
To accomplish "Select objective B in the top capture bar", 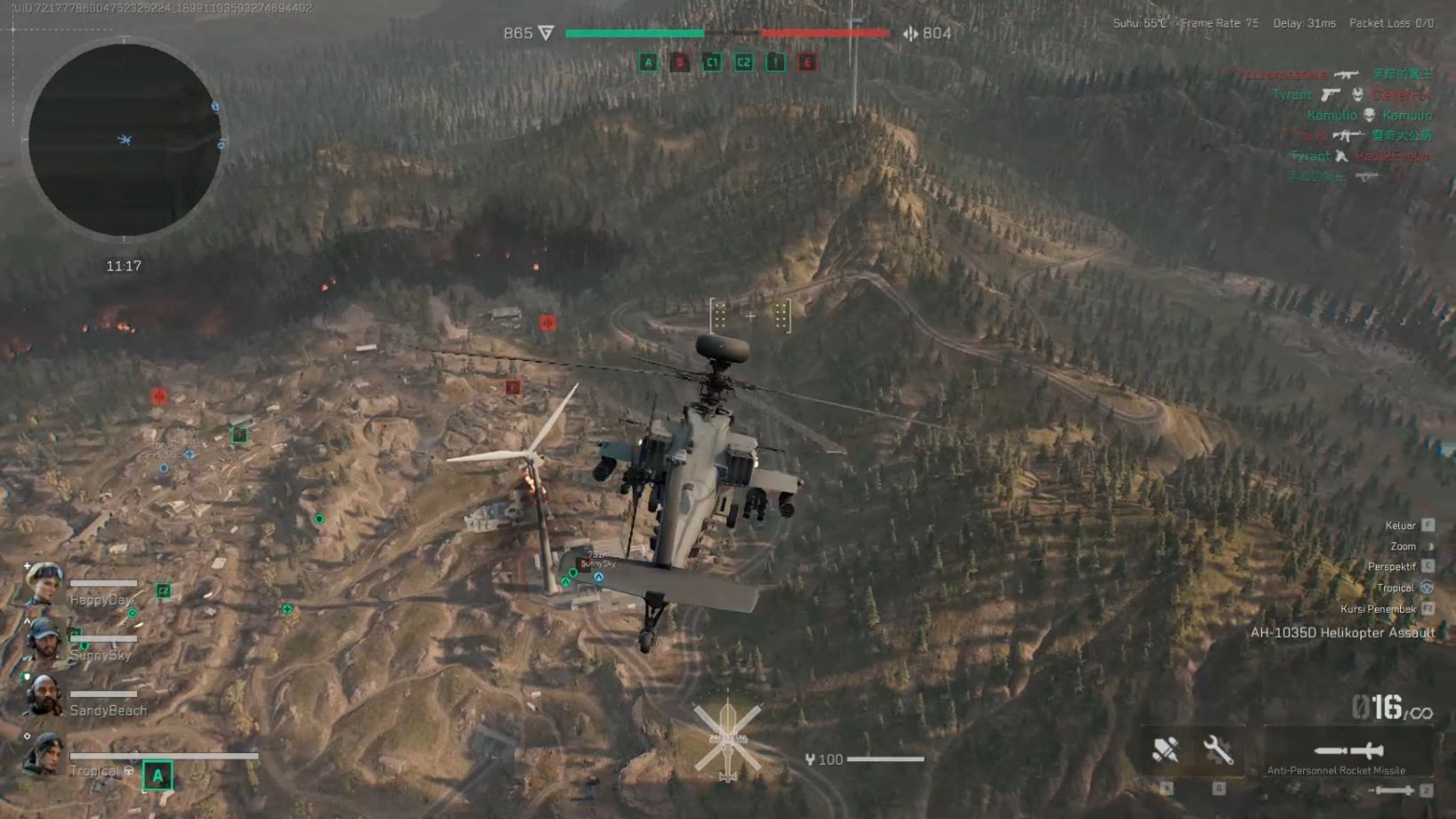I will point(680,62).
